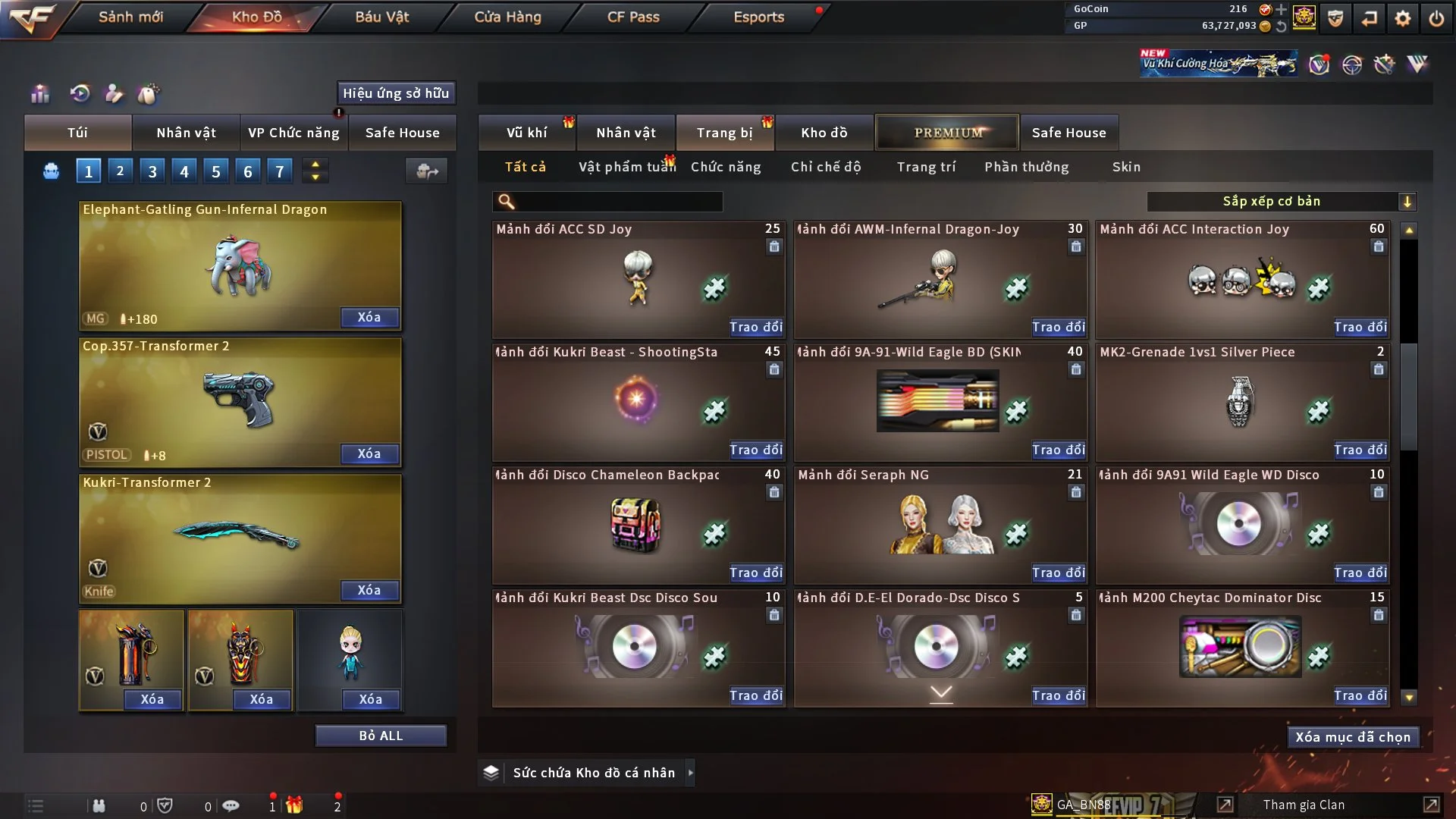
Task: Remove Elephant-Gatling Gun with Xóa button
Action: coord(369,317)
